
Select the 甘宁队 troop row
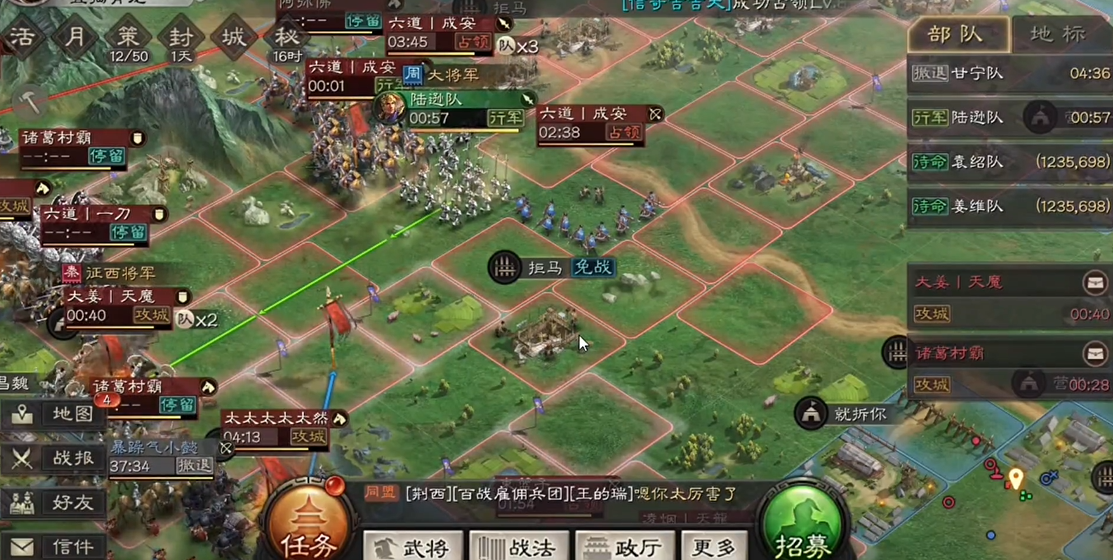click(1010, 73)
